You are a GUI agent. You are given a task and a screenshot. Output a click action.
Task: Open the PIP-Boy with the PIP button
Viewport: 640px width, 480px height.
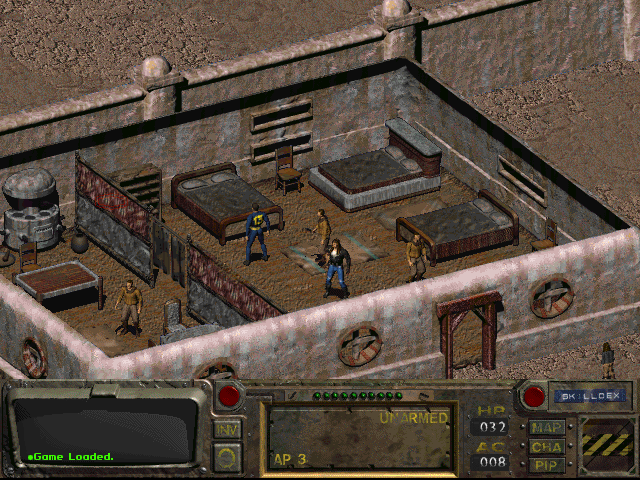[547, 464]
